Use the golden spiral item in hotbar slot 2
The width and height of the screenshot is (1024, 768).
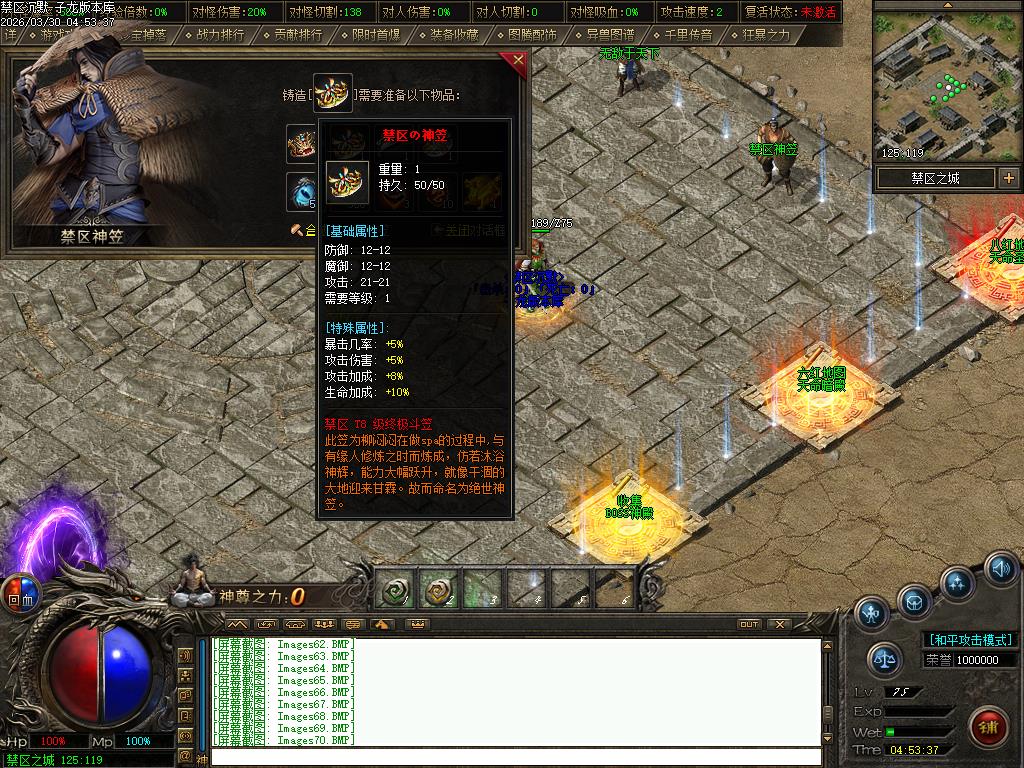tap(437, 592)
